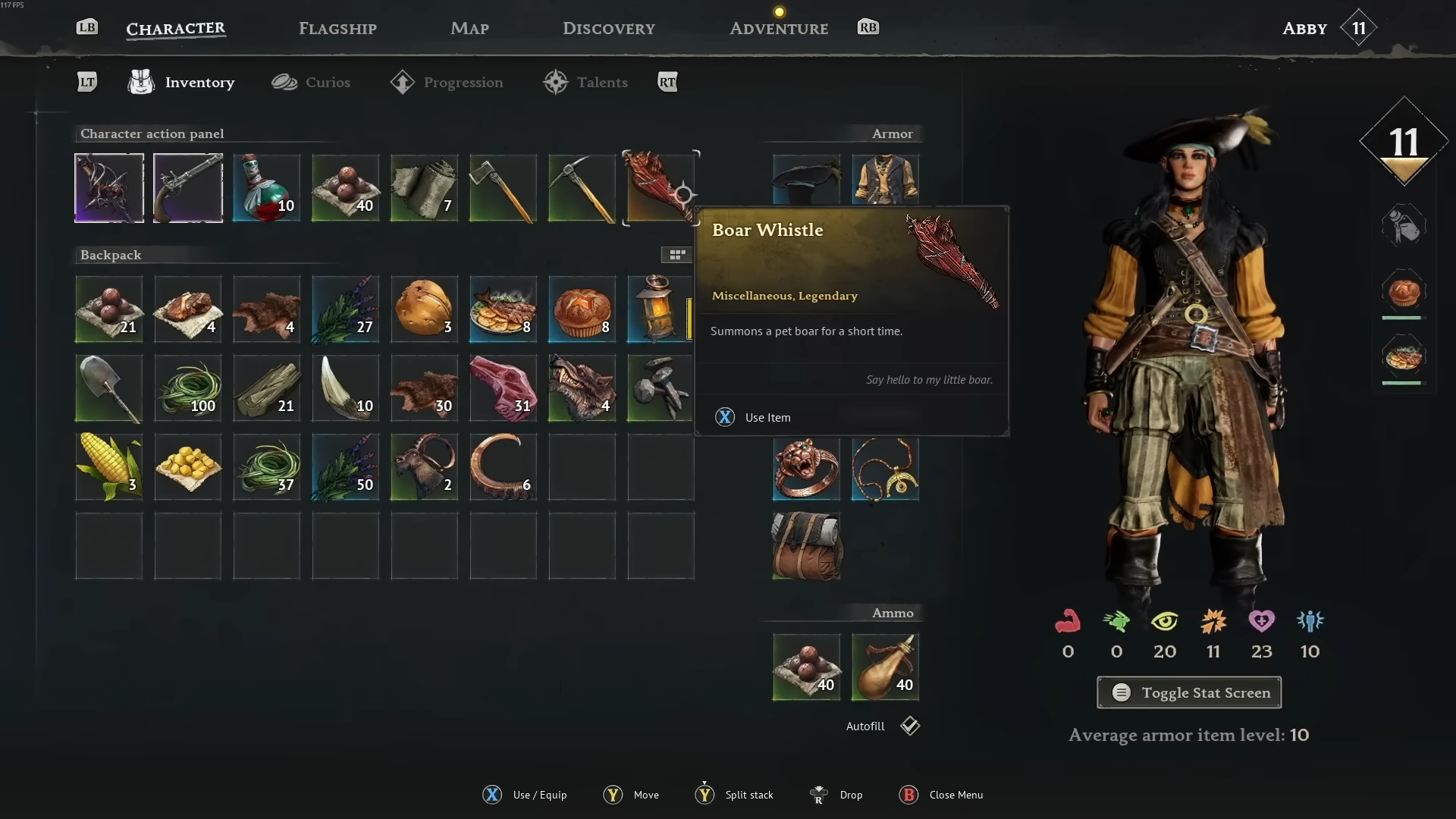Select the red health potion slot

(267, 188)
